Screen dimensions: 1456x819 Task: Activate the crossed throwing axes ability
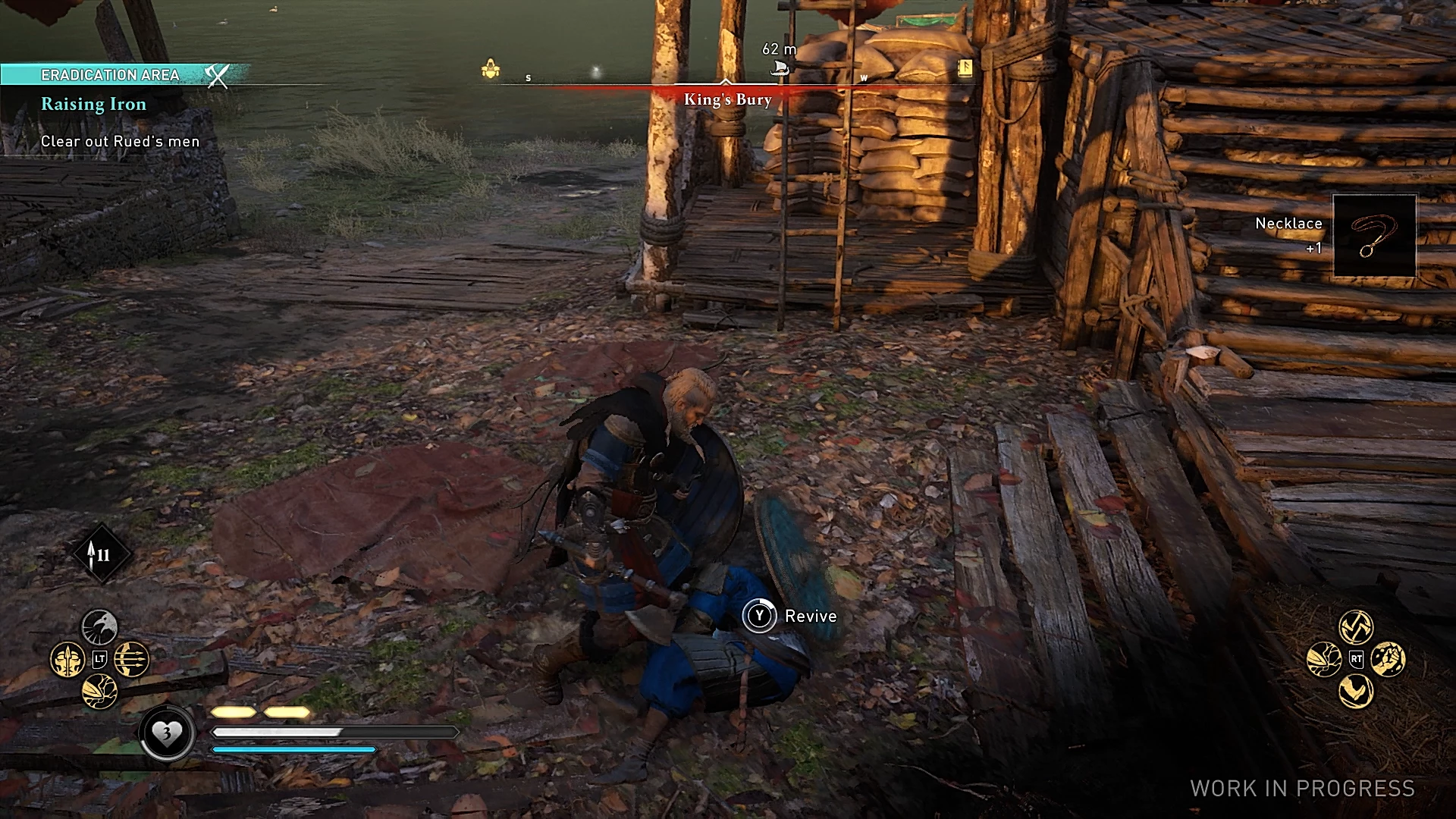[1356, 626]
